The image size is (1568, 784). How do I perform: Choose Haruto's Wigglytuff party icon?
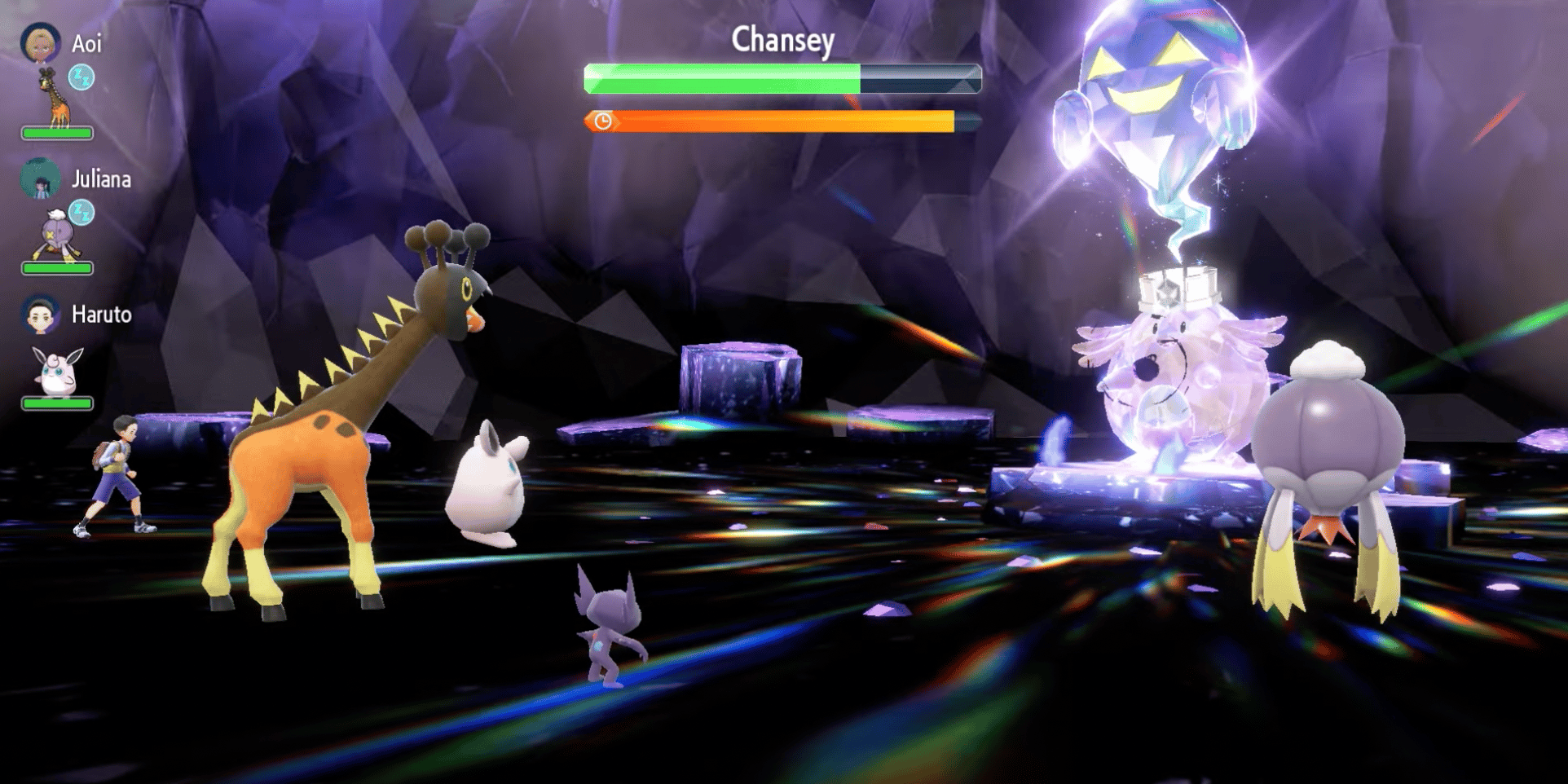[57, 371]
